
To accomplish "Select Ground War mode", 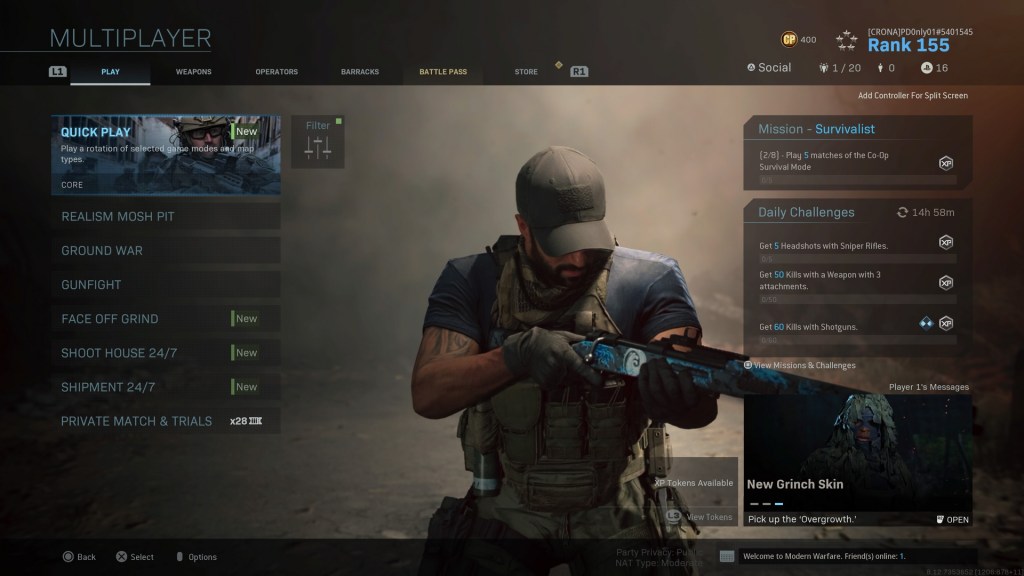I will coord(166,251).
